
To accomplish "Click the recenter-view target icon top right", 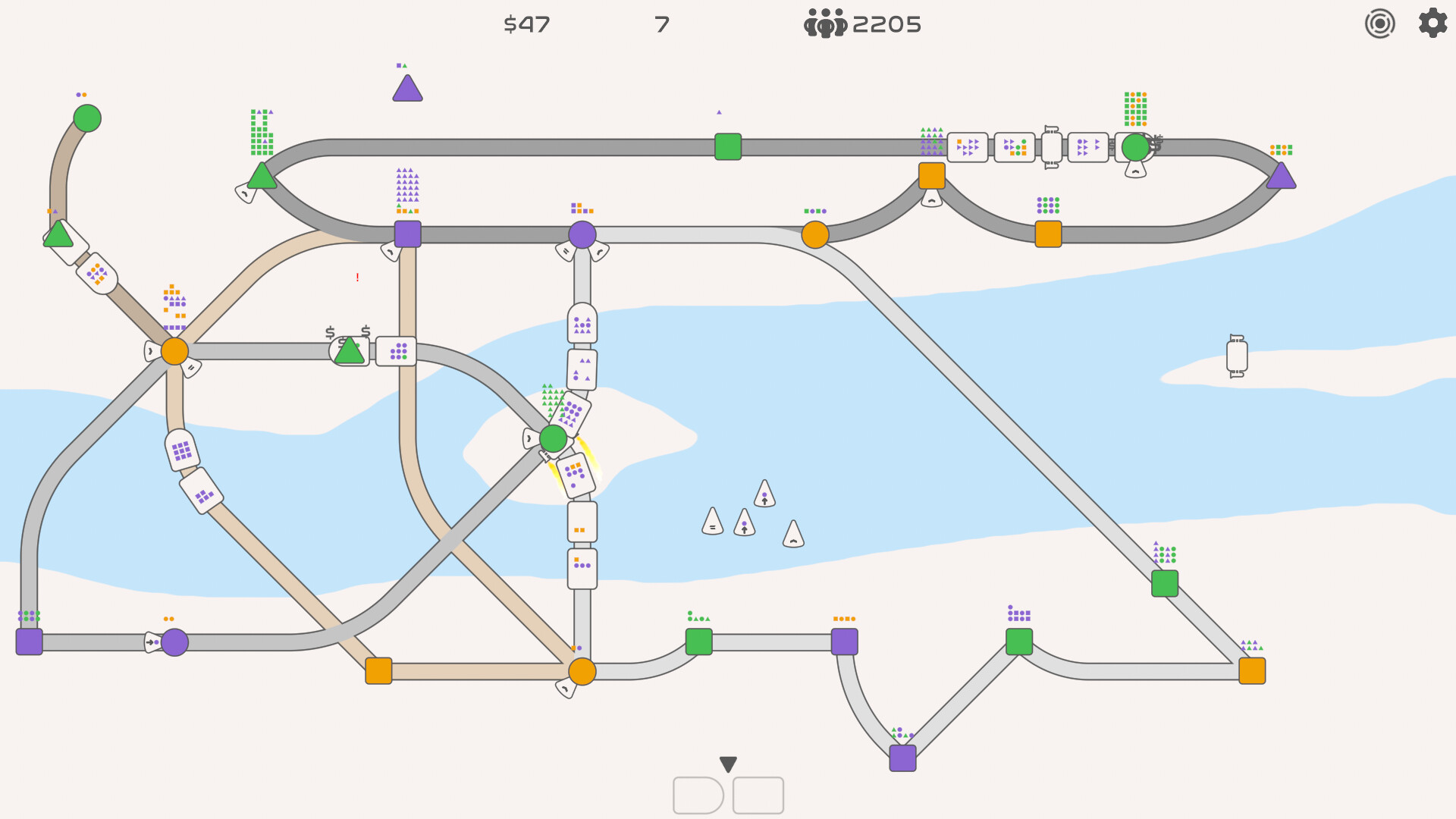I will click(1379, 24).
